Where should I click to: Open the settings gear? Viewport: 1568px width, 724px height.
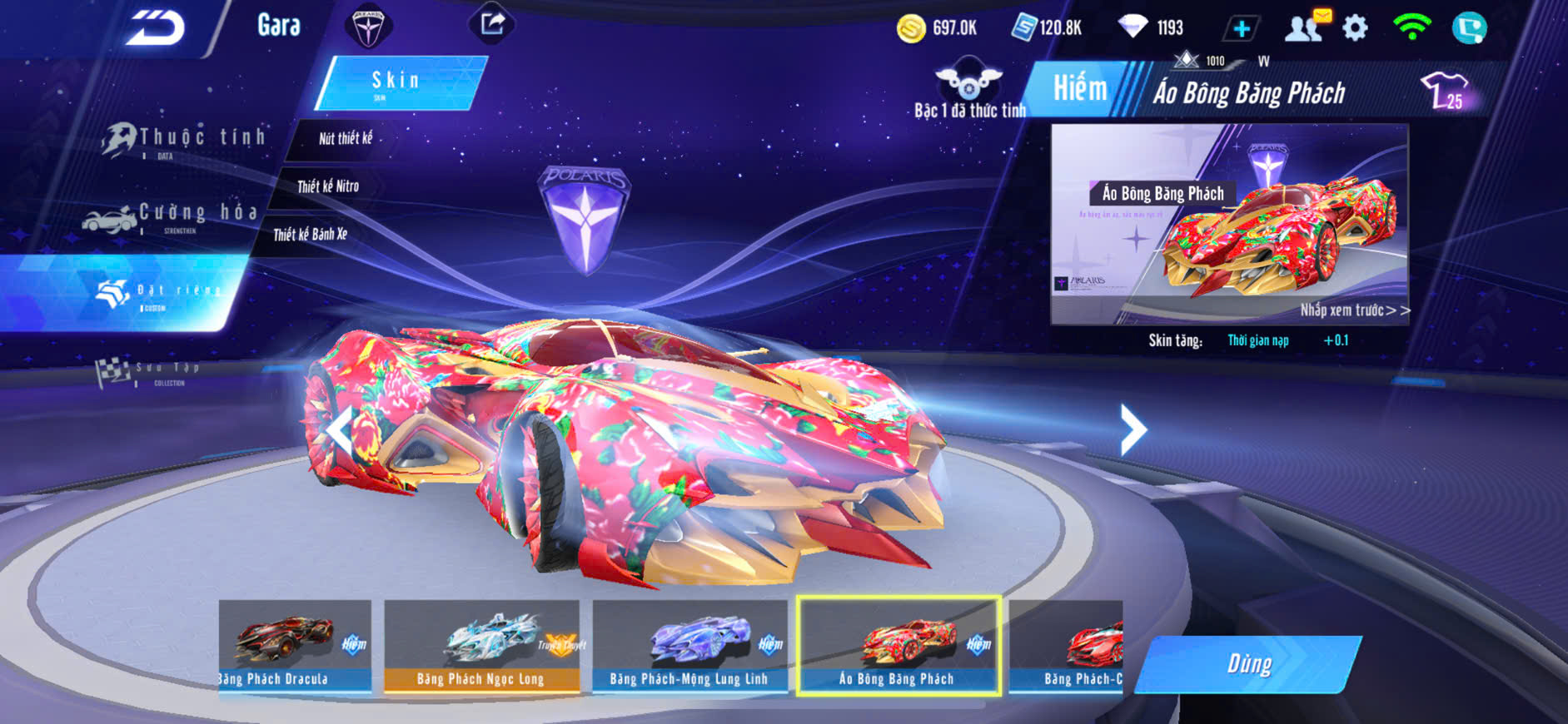[1355, 28]
